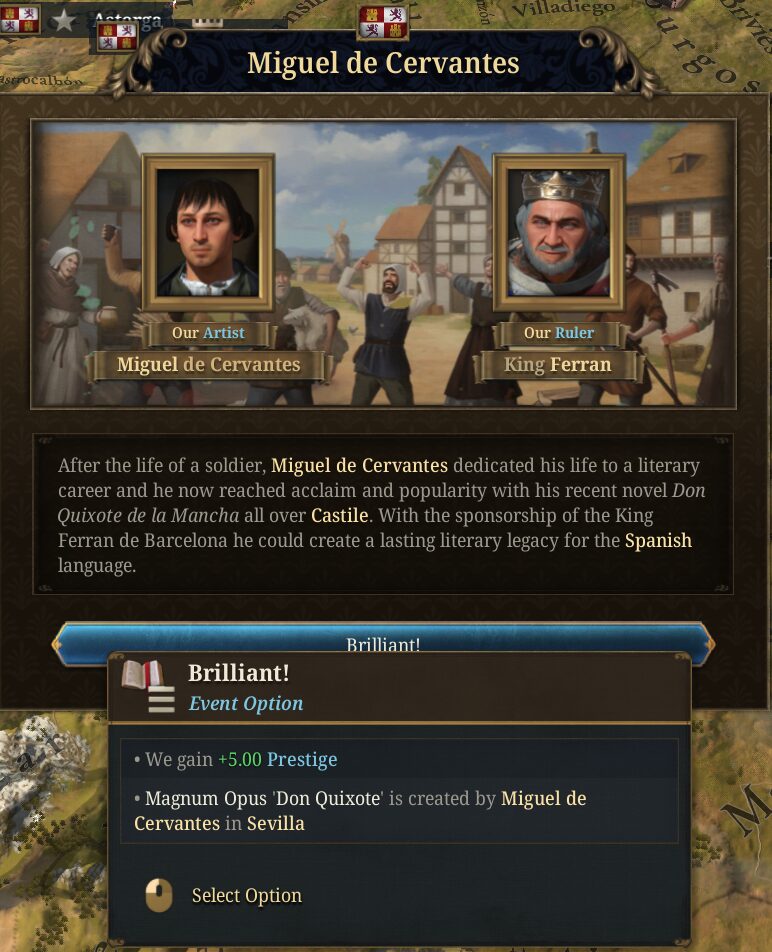Click the King Ferran name plate

557,365
